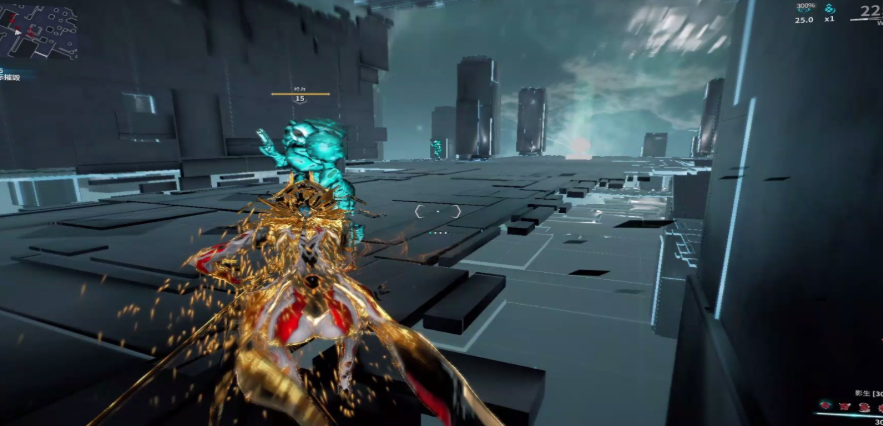Use the horned second ability icon

pyautogui.click(x=842, y=407)
